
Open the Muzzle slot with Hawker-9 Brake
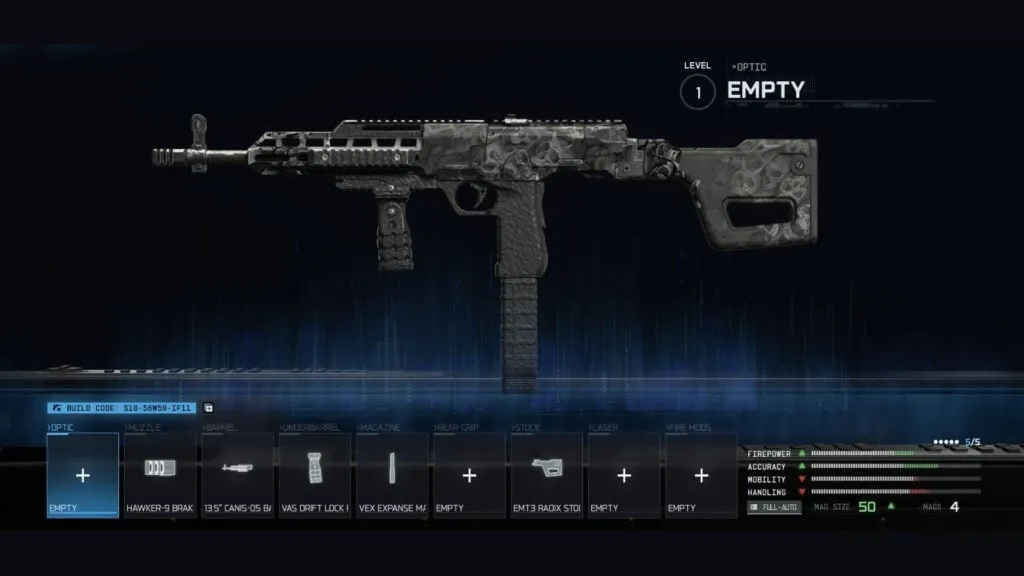pos(160,475)
